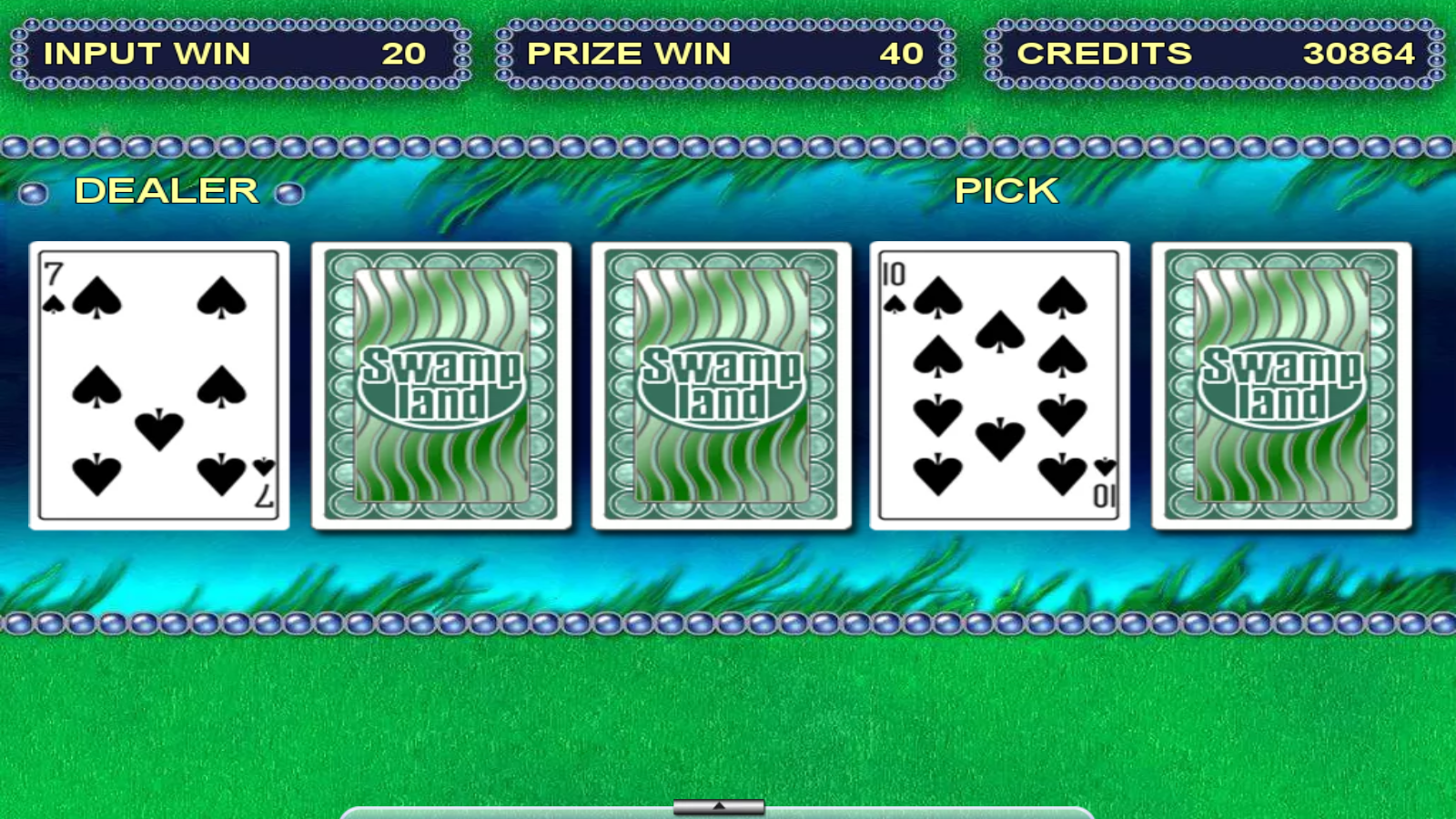Select the dealer's 7 of spades card
The width and height of the screenshot is (1456, 819).
tap(158, 385)
